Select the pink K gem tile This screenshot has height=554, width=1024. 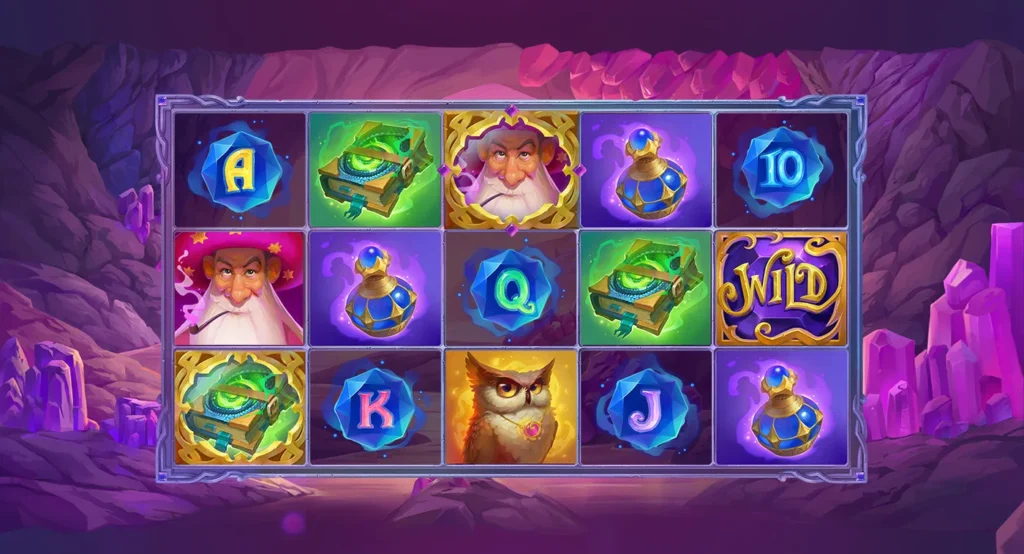[x=376, y=405]
